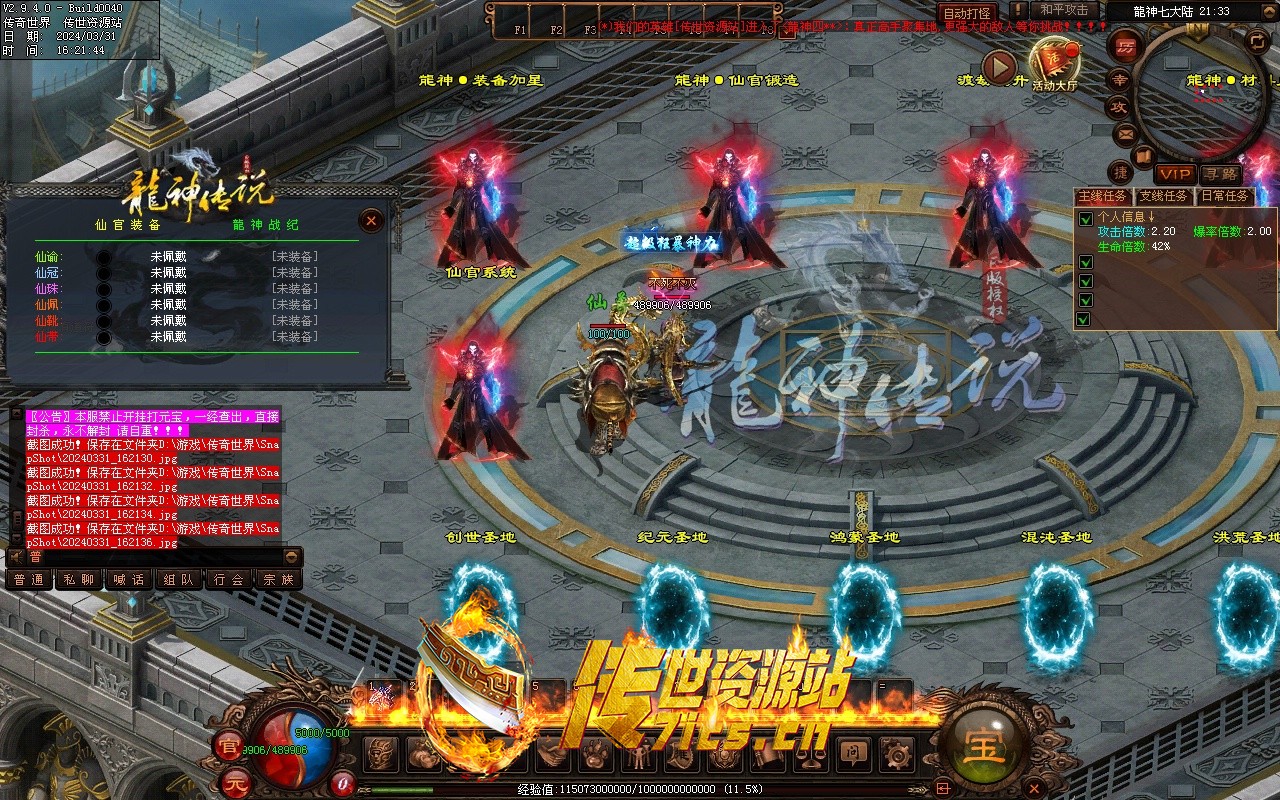Change the 和平攻击 attack mode
Image resolution: width=1280 pixels, height=800 pixels.
[x=1064, y=11]
